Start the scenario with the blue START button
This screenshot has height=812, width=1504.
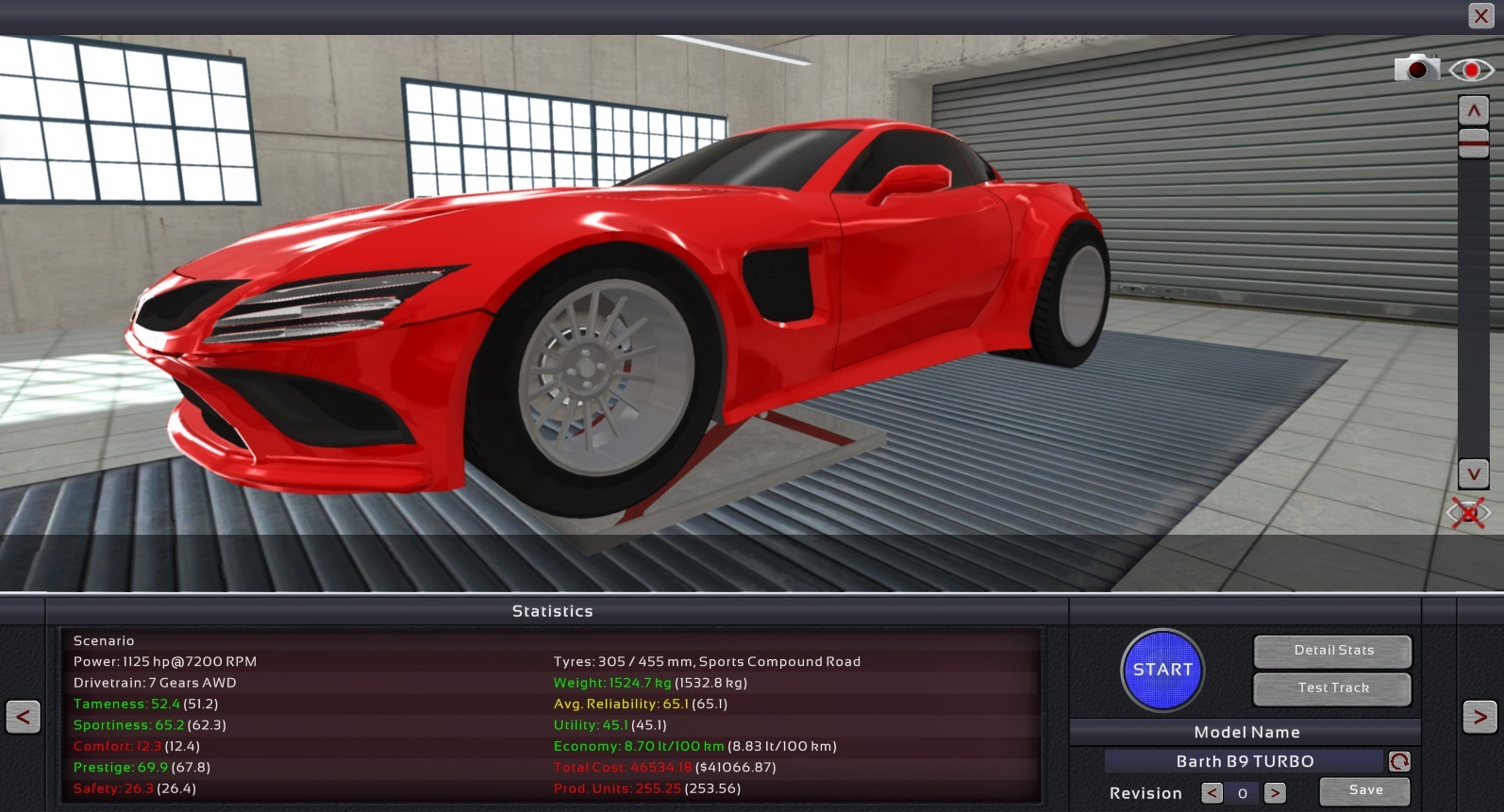coord(1162,670)
